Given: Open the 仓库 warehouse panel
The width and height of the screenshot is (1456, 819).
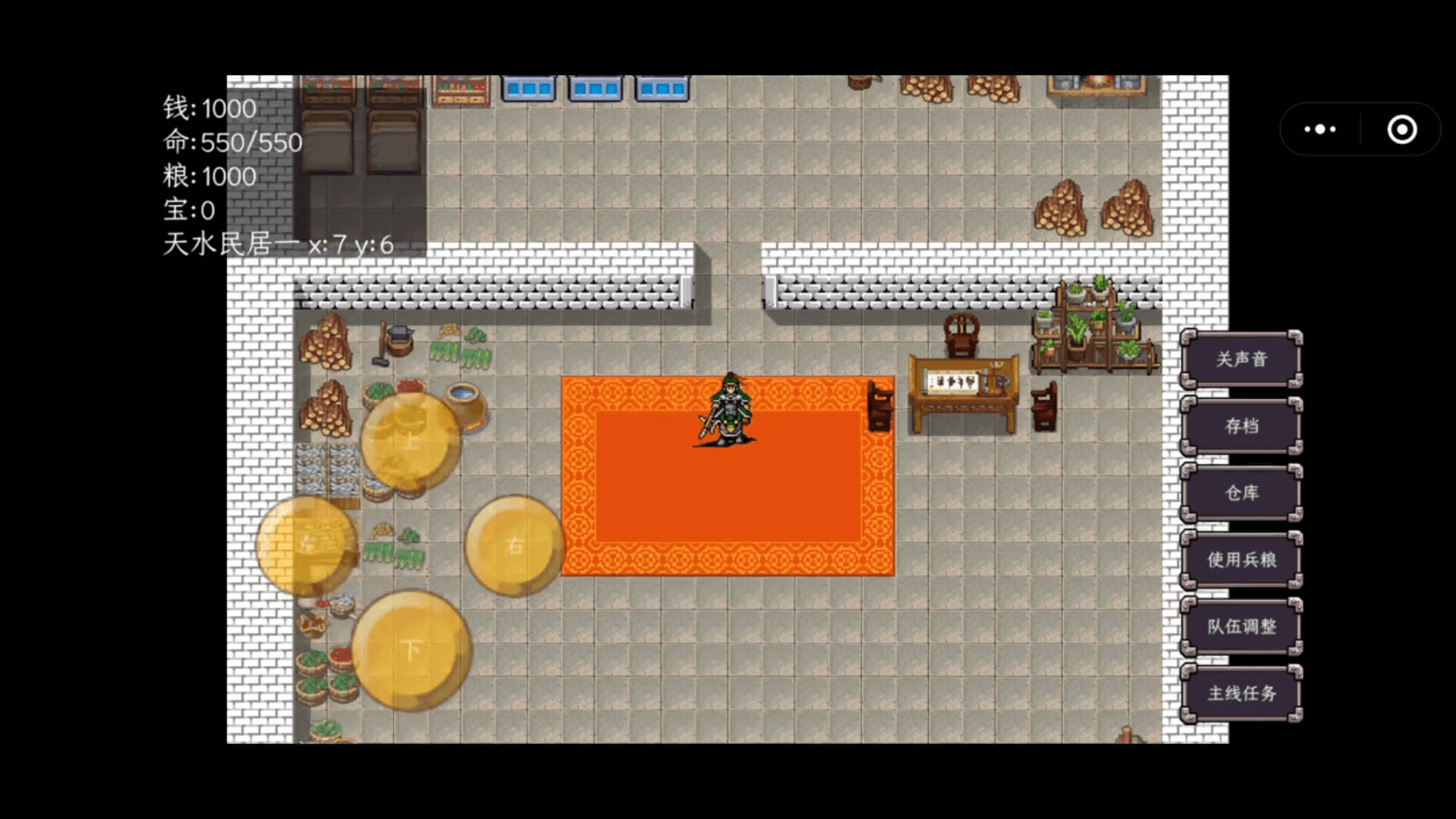Looking at the screenshot, I should pos(1242,494).
